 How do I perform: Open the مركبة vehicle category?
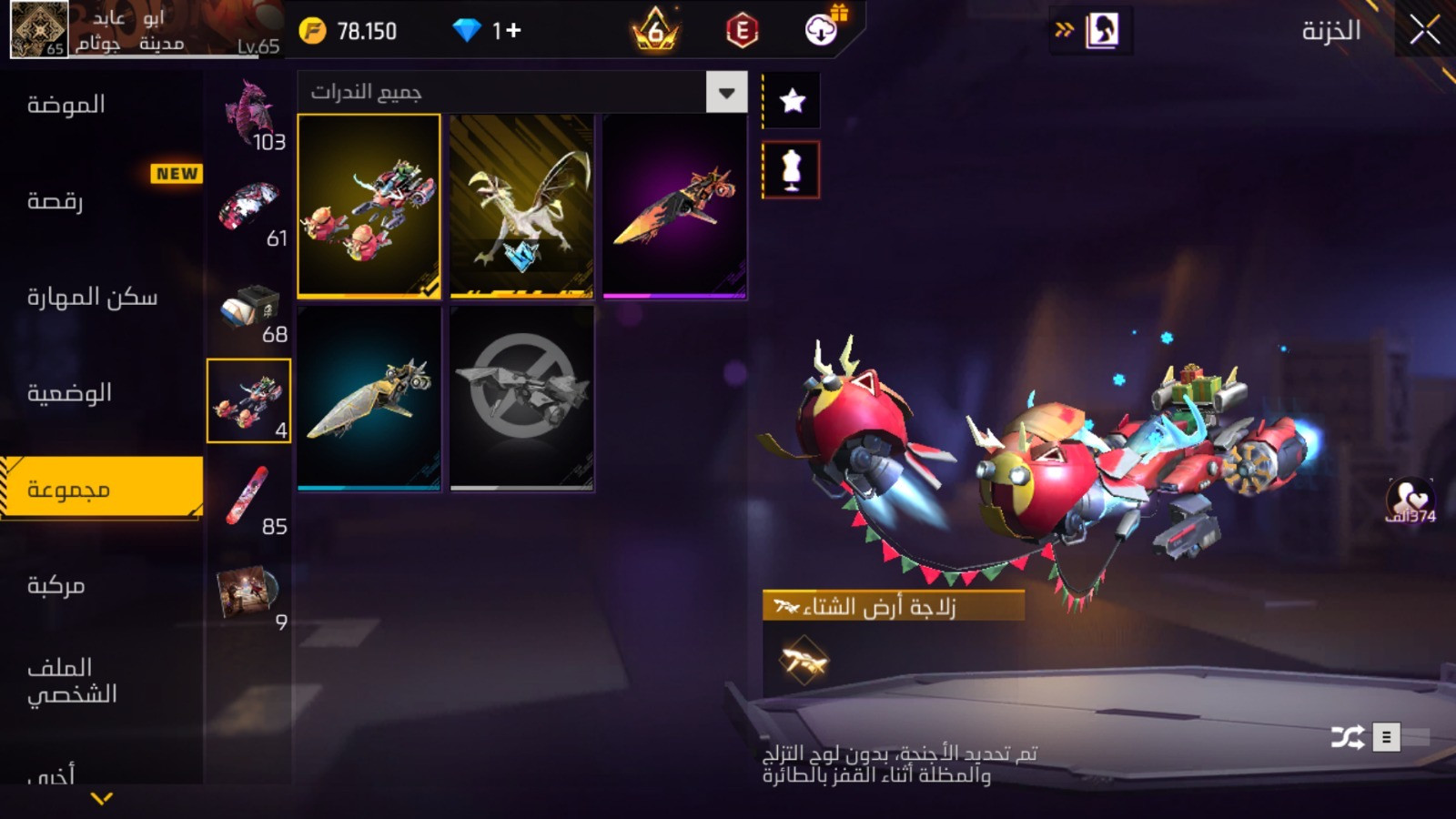[x=56, y=585]
